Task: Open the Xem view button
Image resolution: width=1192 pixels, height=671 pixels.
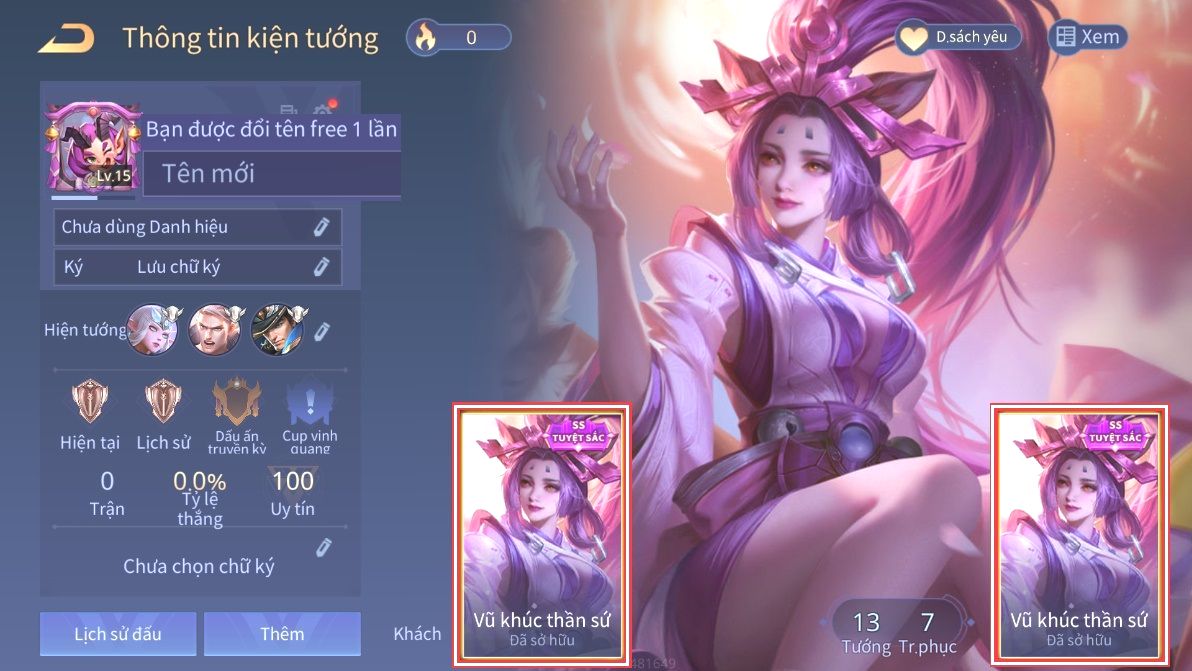Action: 1087,37
